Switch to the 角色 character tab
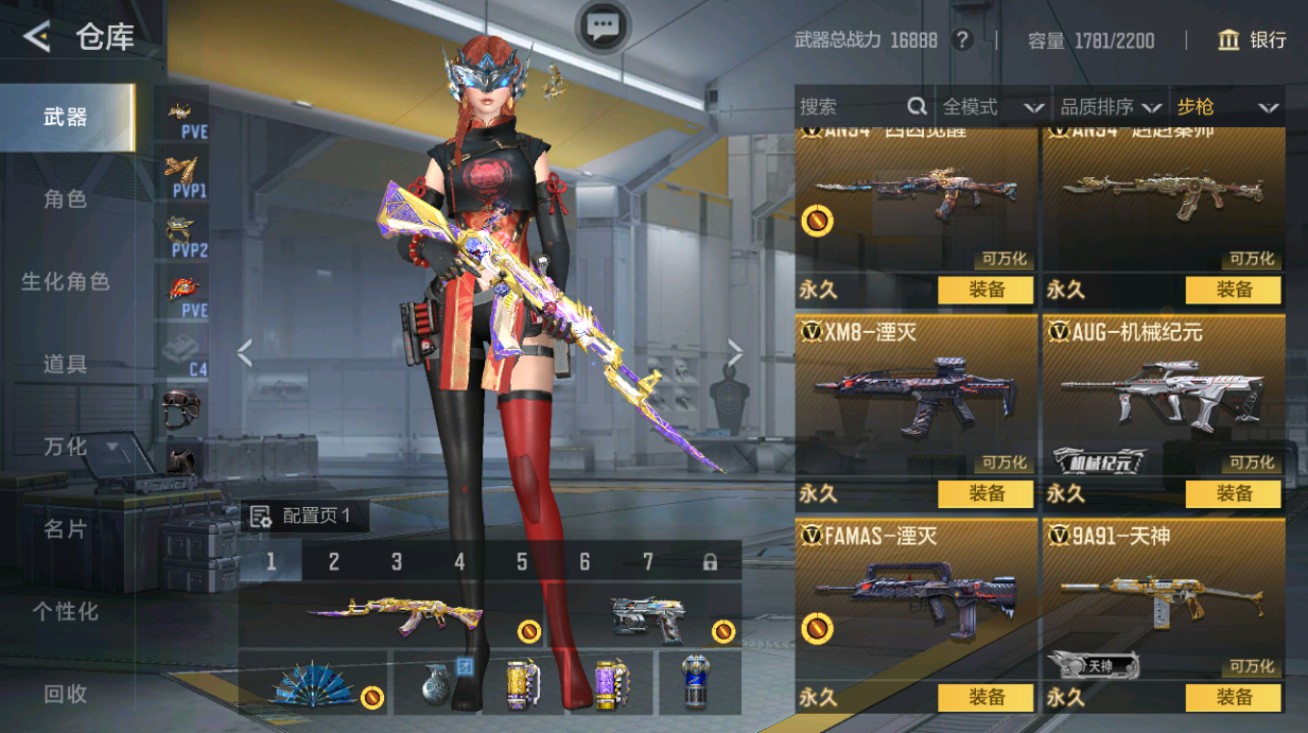The width and height of the screenshot is (1308, 733). coord(66,199)
